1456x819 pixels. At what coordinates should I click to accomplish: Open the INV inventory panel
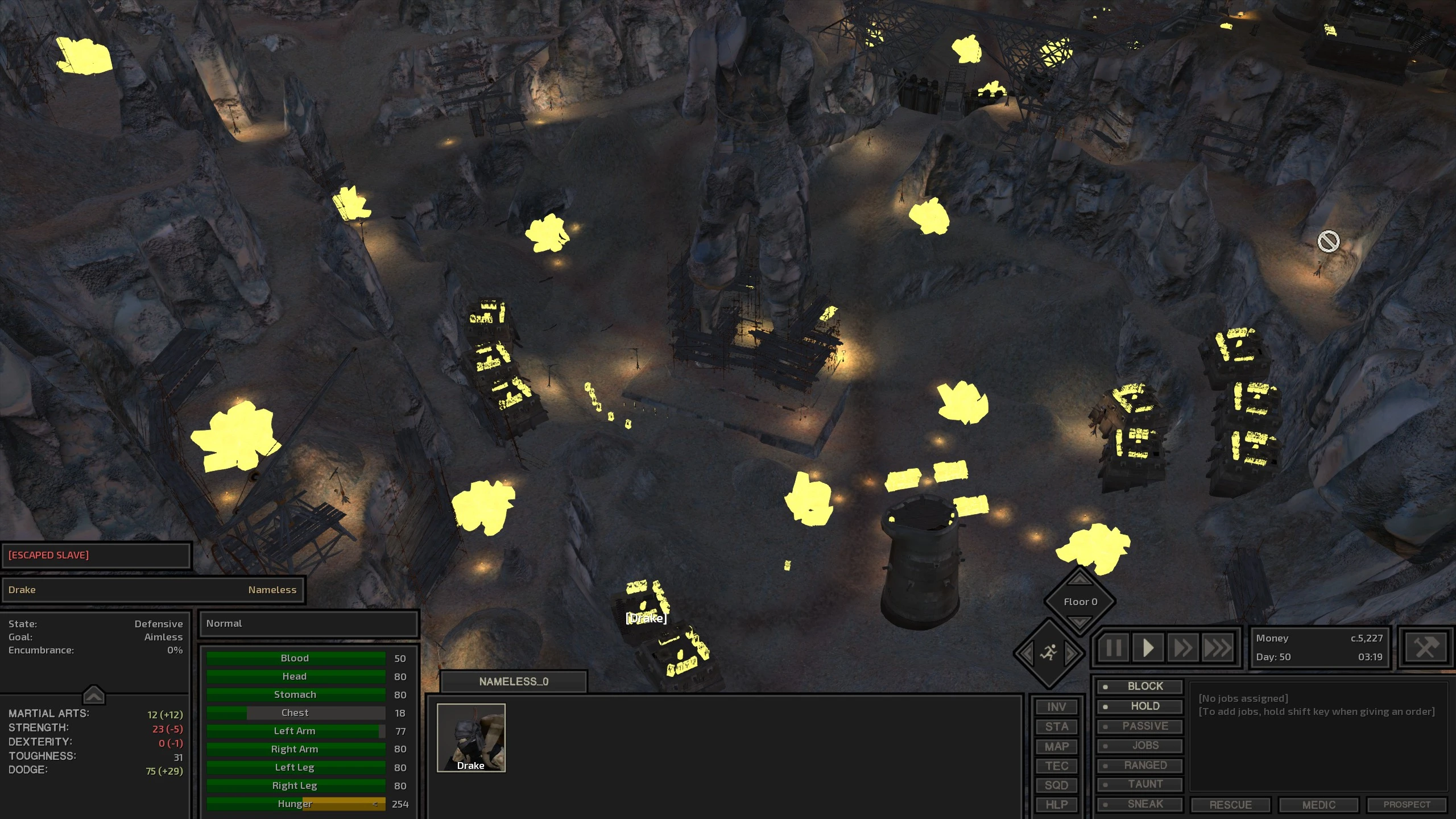[x=1056, y=707]
